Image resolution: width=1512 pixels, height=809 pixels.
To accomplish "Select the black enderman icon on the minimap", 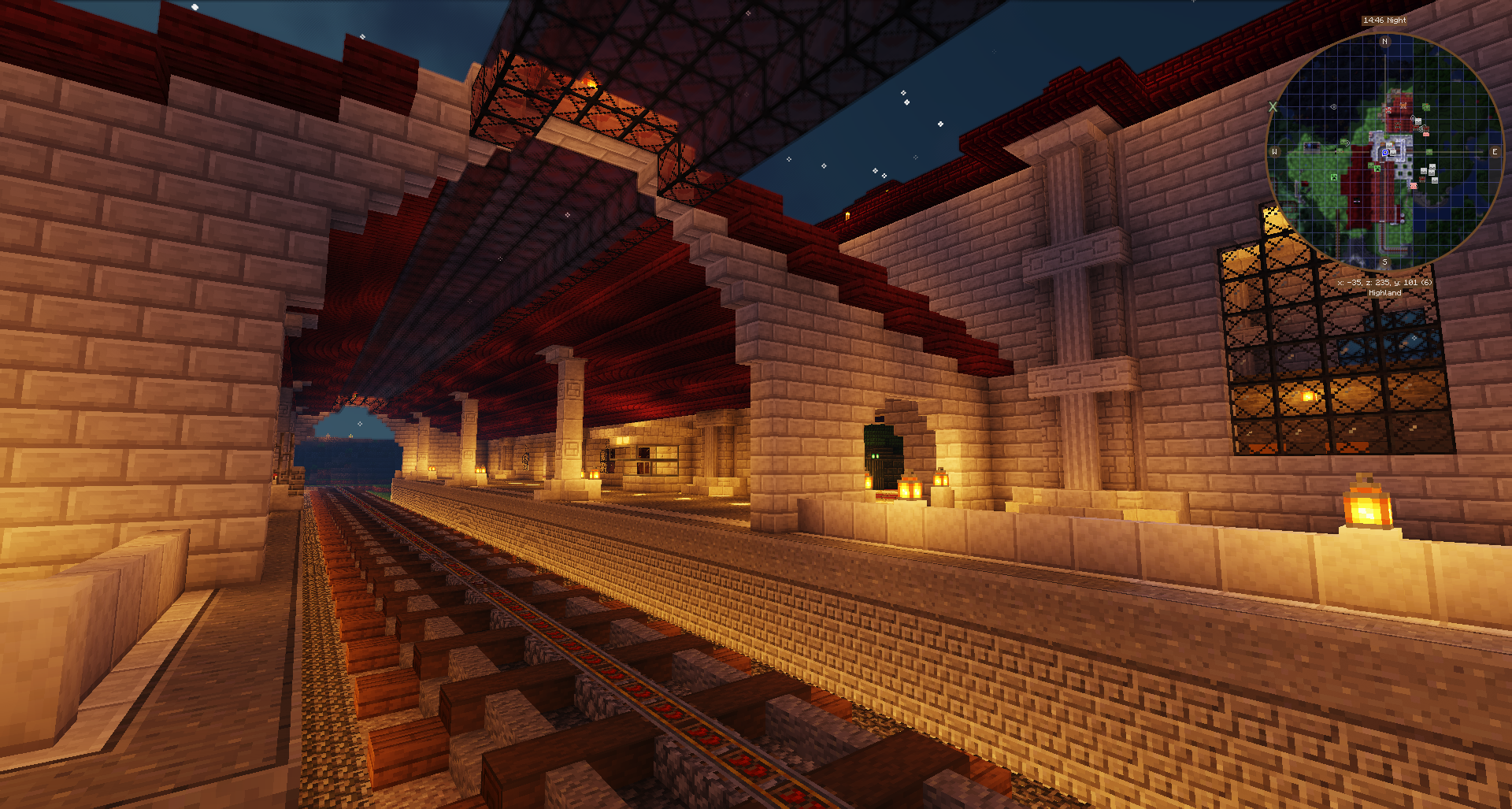I will pos(1356,202).
